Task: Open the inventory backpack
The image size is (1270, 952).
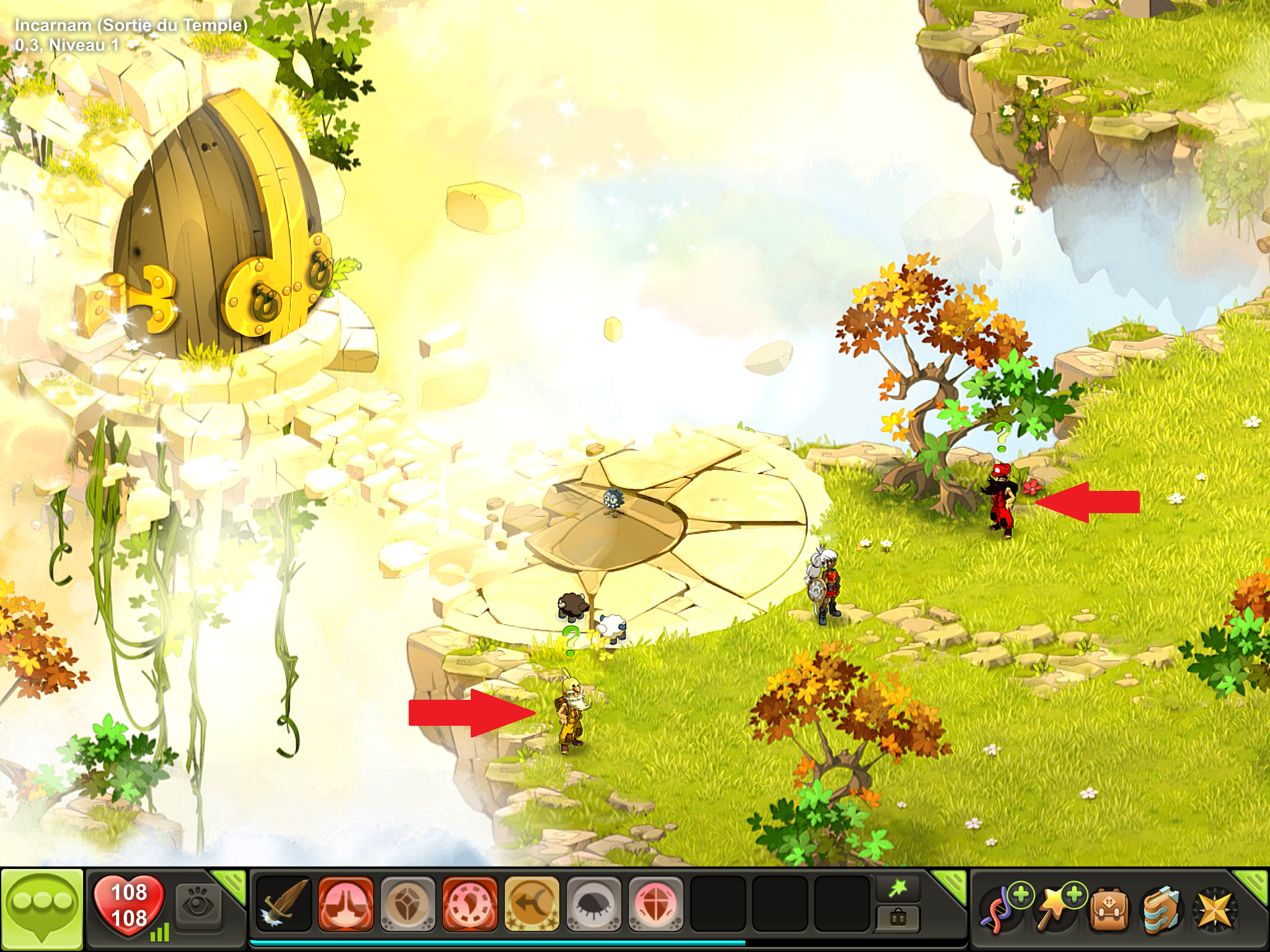Action: pos(1109,910)
